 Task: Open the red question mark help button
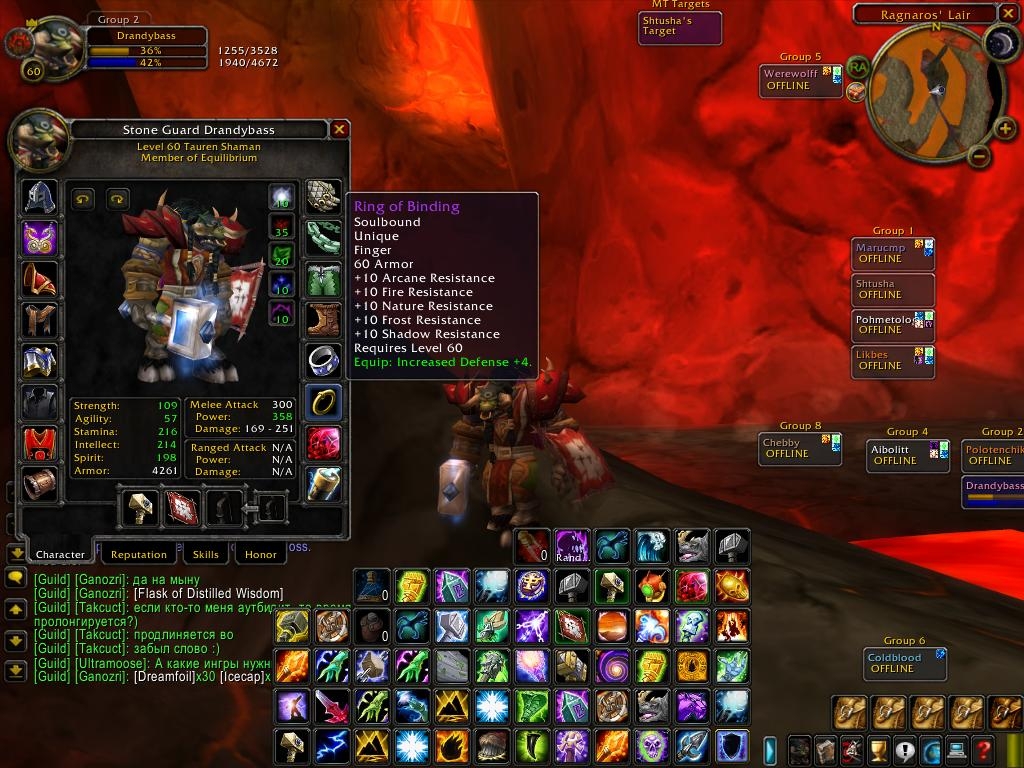tap(983, 749)
